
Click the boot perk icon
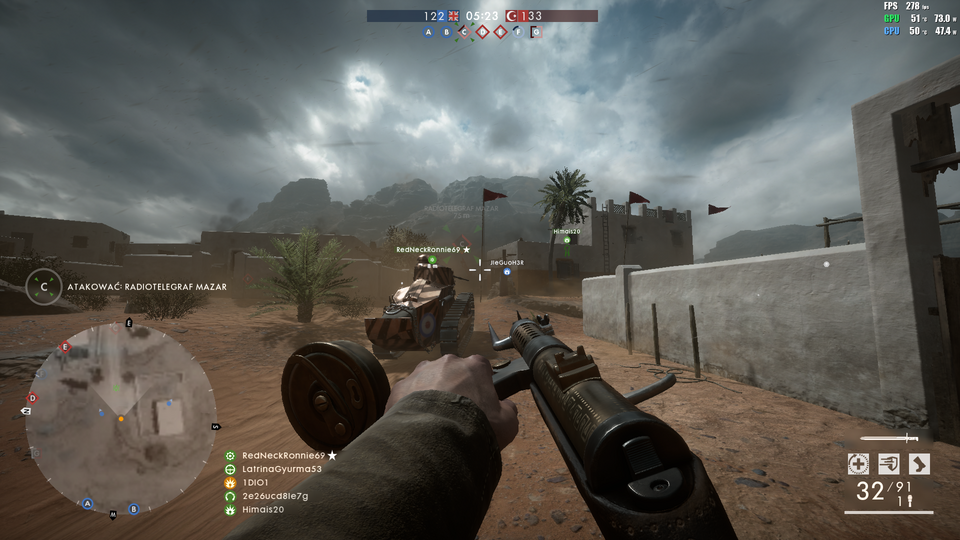coord(919,463)
